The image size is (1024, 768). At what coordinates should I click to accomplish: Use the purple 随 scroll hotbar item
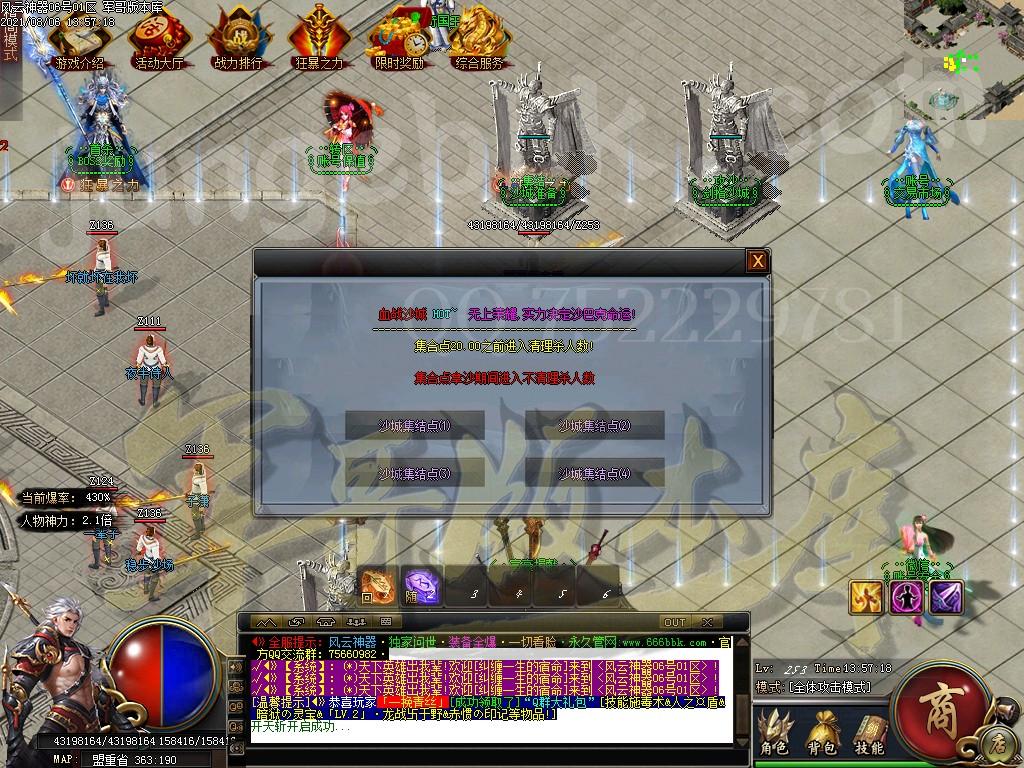421,587
